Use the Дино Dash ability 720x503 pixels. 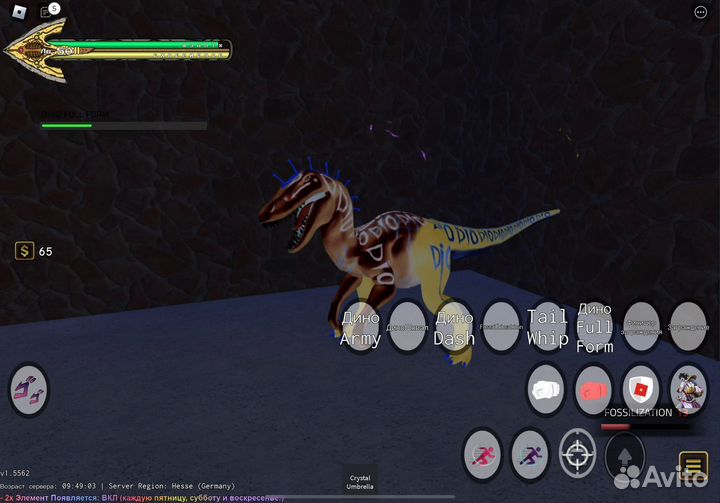coord(454,327)
